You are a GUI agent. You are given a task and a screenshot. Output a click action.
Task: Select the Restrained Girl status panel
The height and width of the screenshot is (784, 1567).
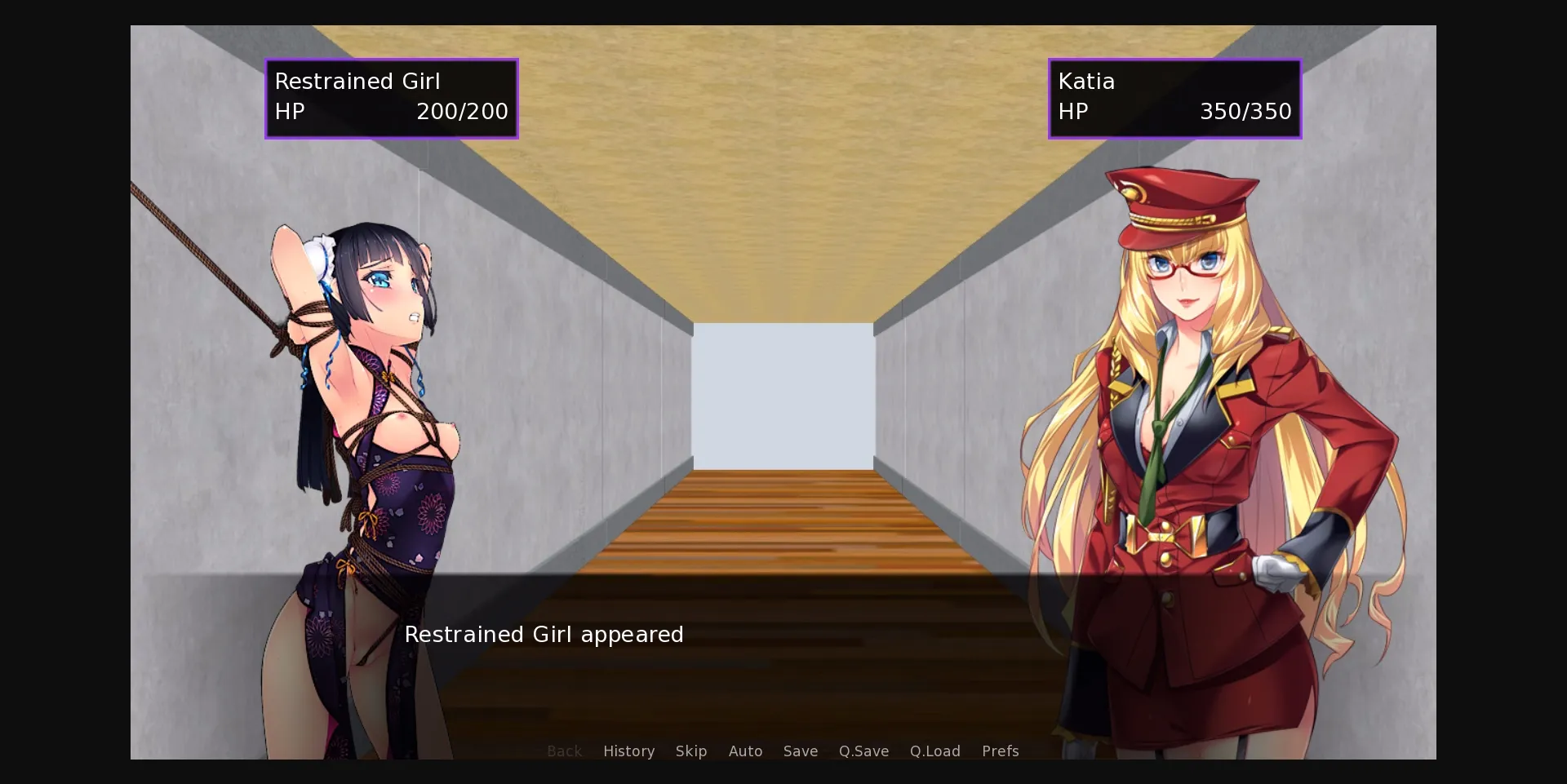coord(390,98)
